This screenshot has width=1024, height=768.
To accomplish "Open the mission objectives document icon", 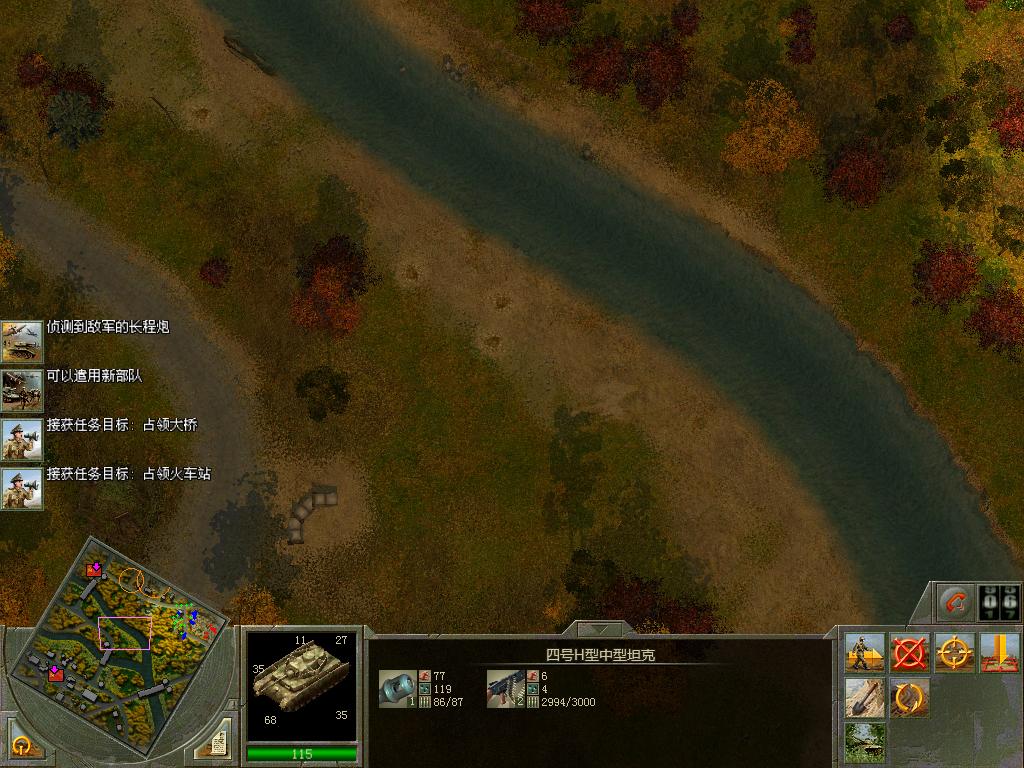I will [214, 741].
